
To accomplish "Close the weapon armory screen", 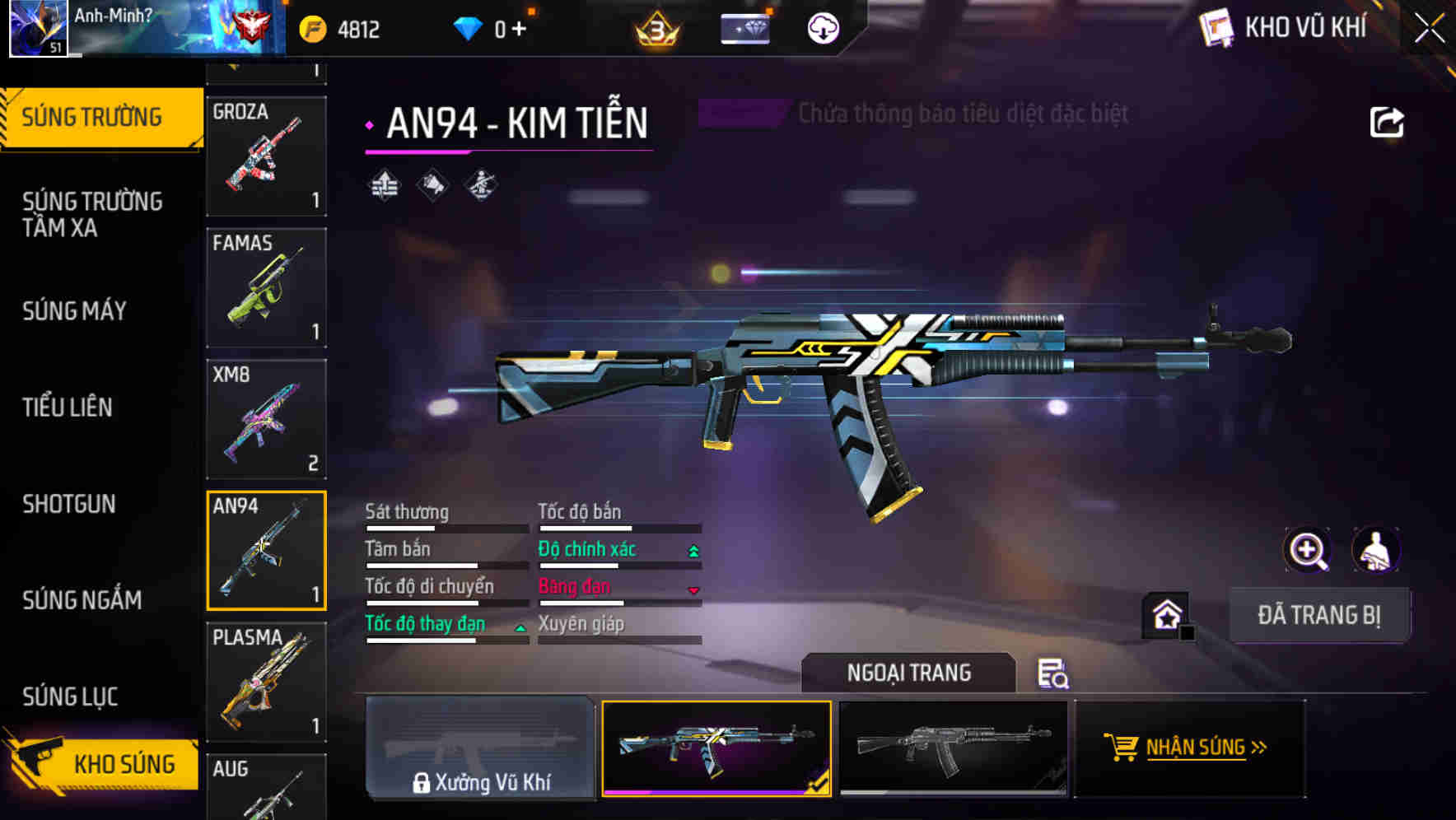I will coord(1429,29).
